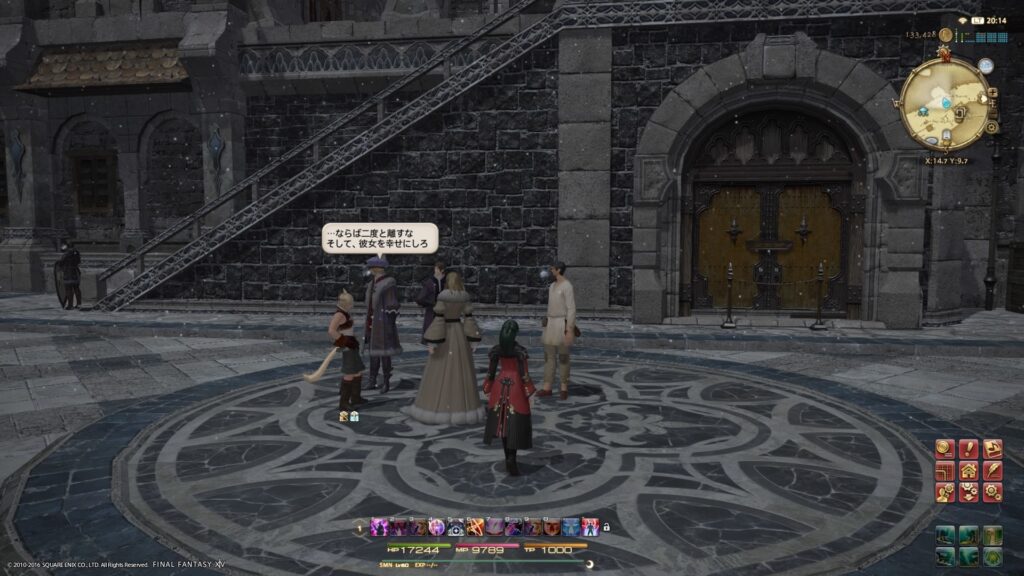The image size is (1024, 576).
Task: Open the exclamation mark quest menu icon
Action: (968, 449)
